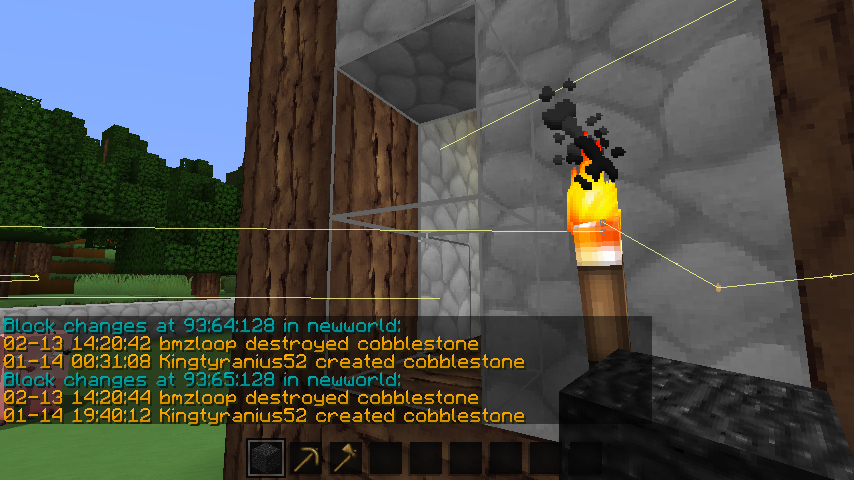Select the dark stone block hotbar slot
Viewport: 854px width, 480px height.
click(267, 459)
